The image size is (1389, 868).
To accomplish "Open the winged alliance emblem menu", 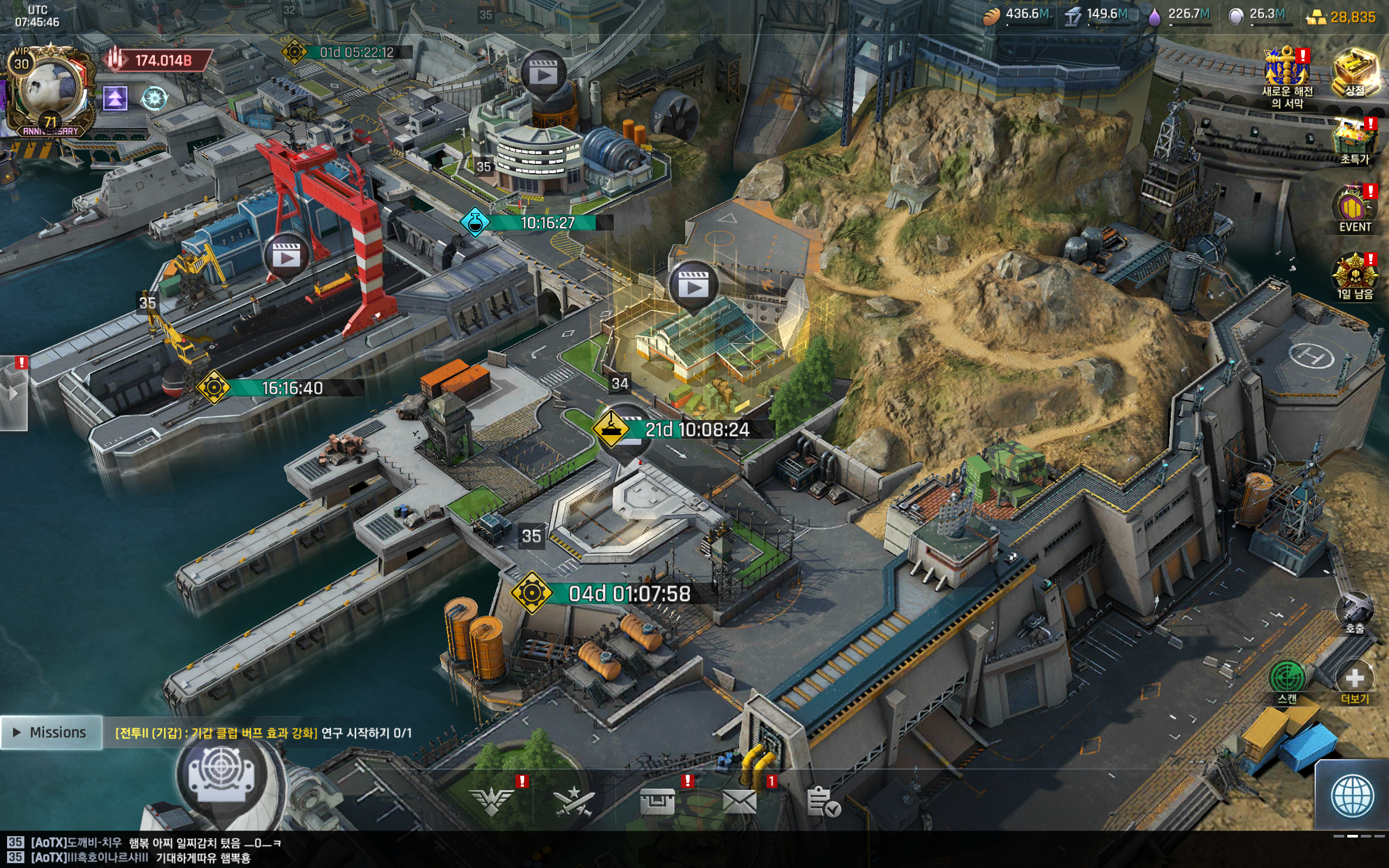I will [492, 801].
